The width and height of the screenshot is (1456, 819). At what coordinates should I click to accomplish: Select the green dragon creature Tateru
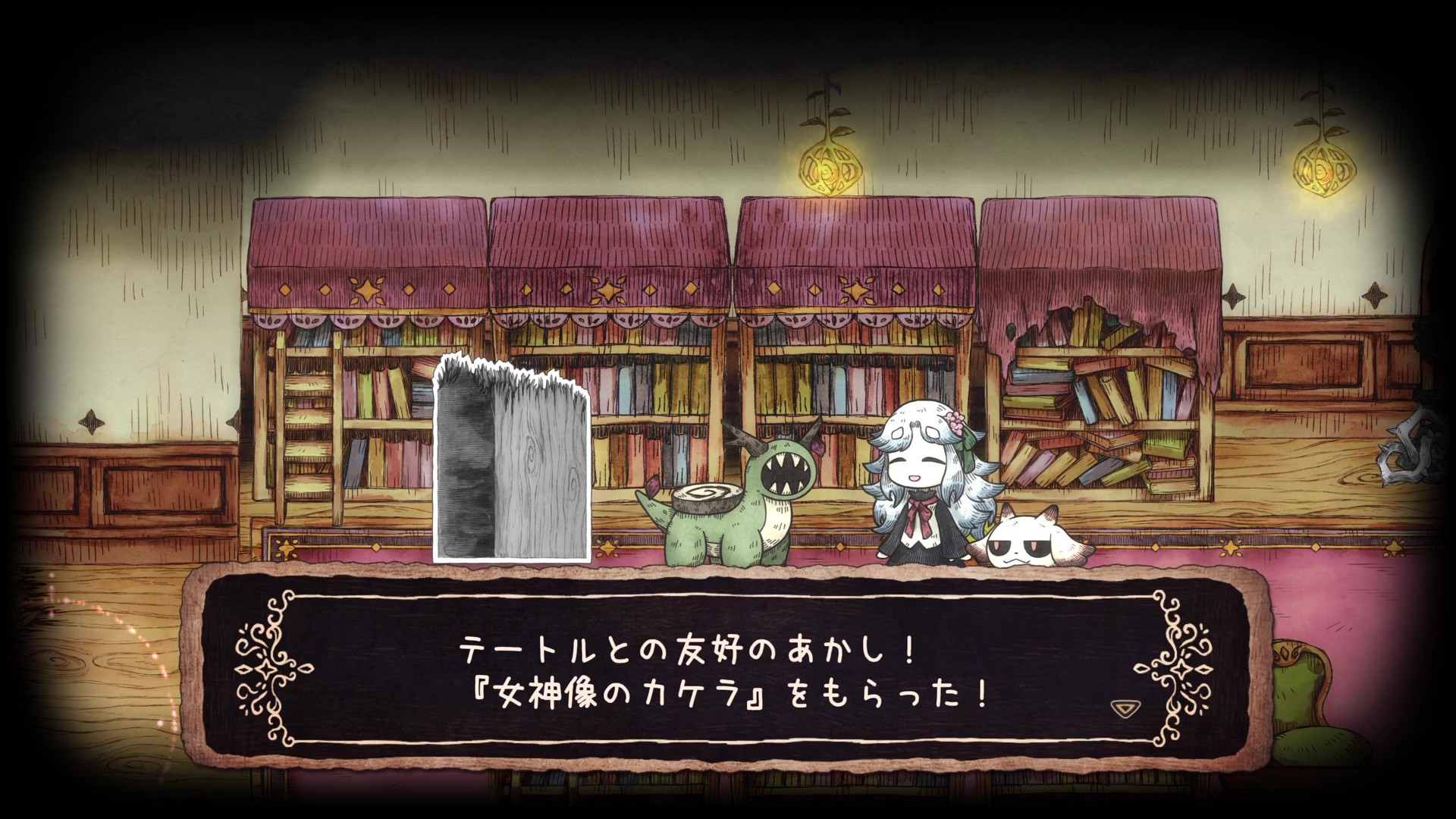pyautogui.click(x=728, y=508)
